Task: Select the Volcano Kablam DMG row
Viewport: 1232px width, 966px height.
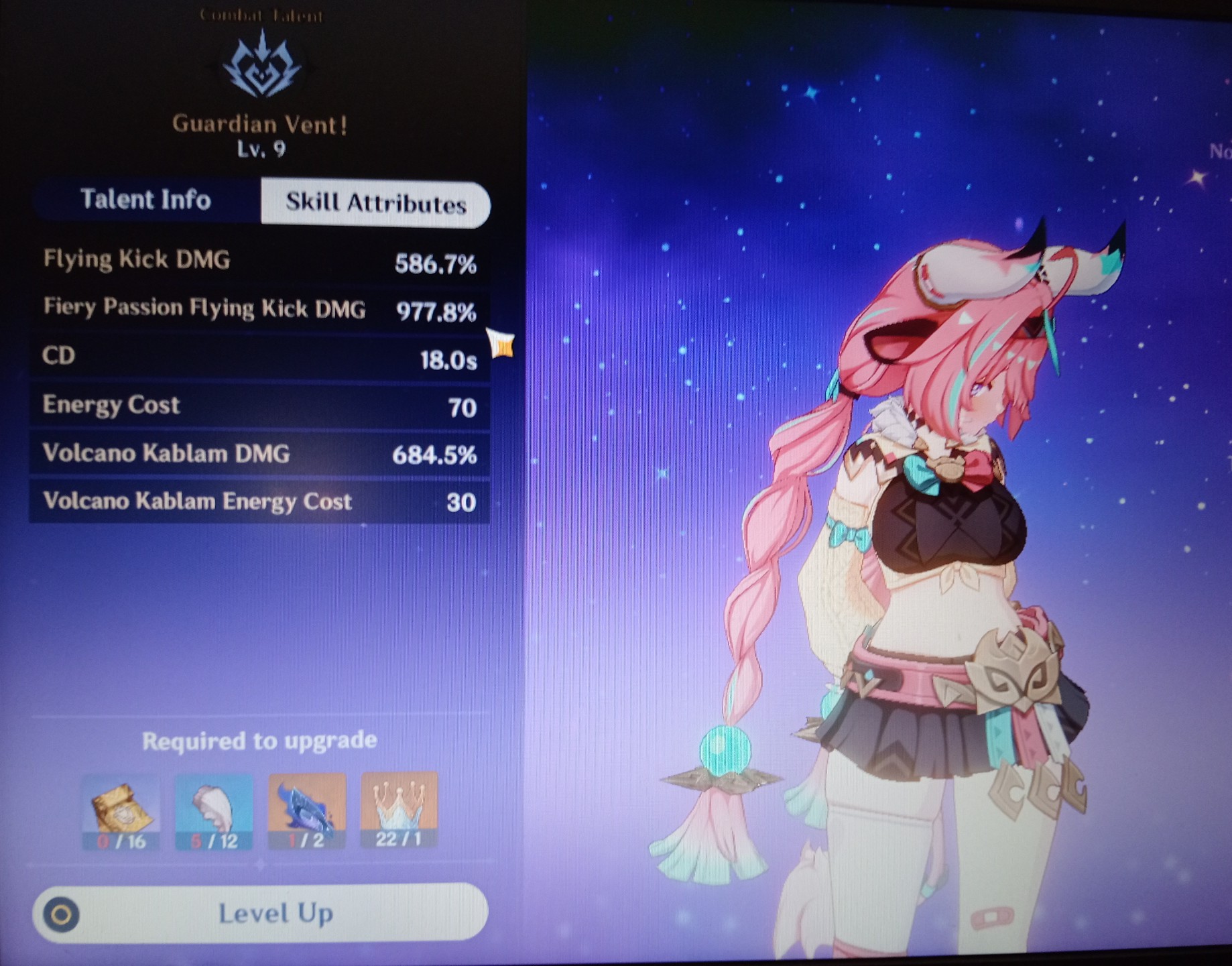Action: 261,454
